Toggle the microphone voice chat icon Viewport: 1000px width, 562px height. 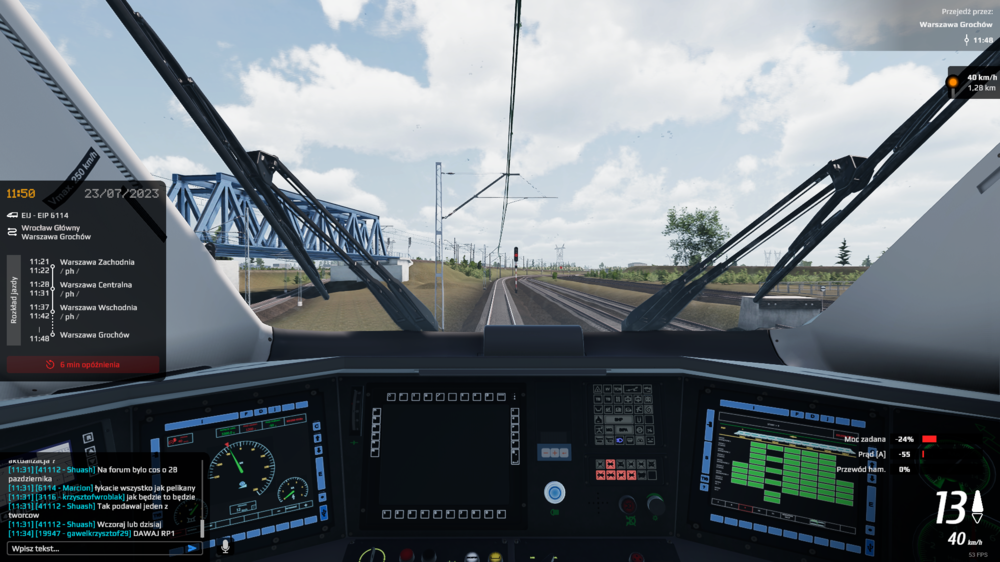(x=225, y=547)
